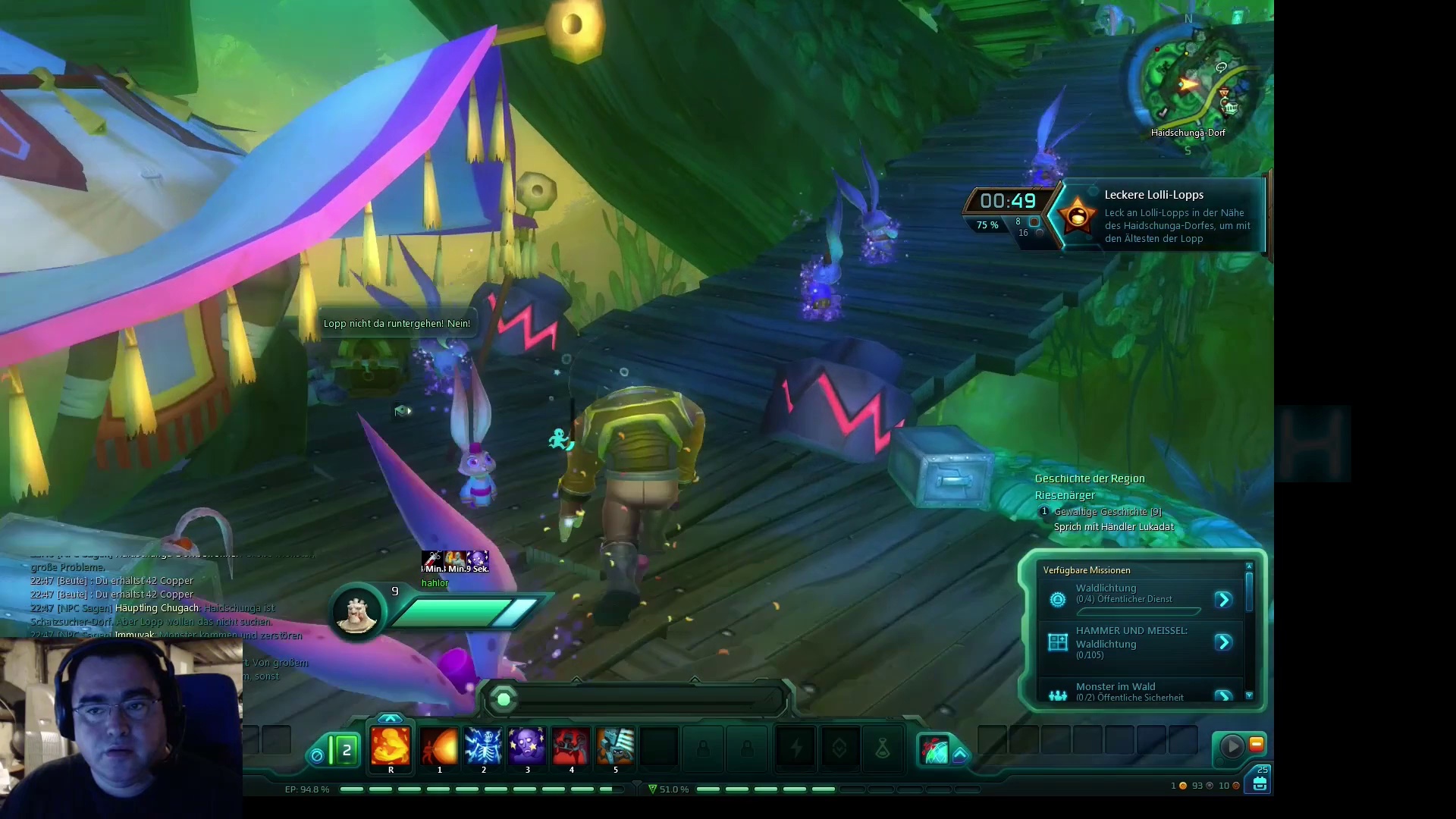The height and width of the screenshot is (819, 1456).
Task: Activate the fiery R ability
Action: click(x=391, y=746)
